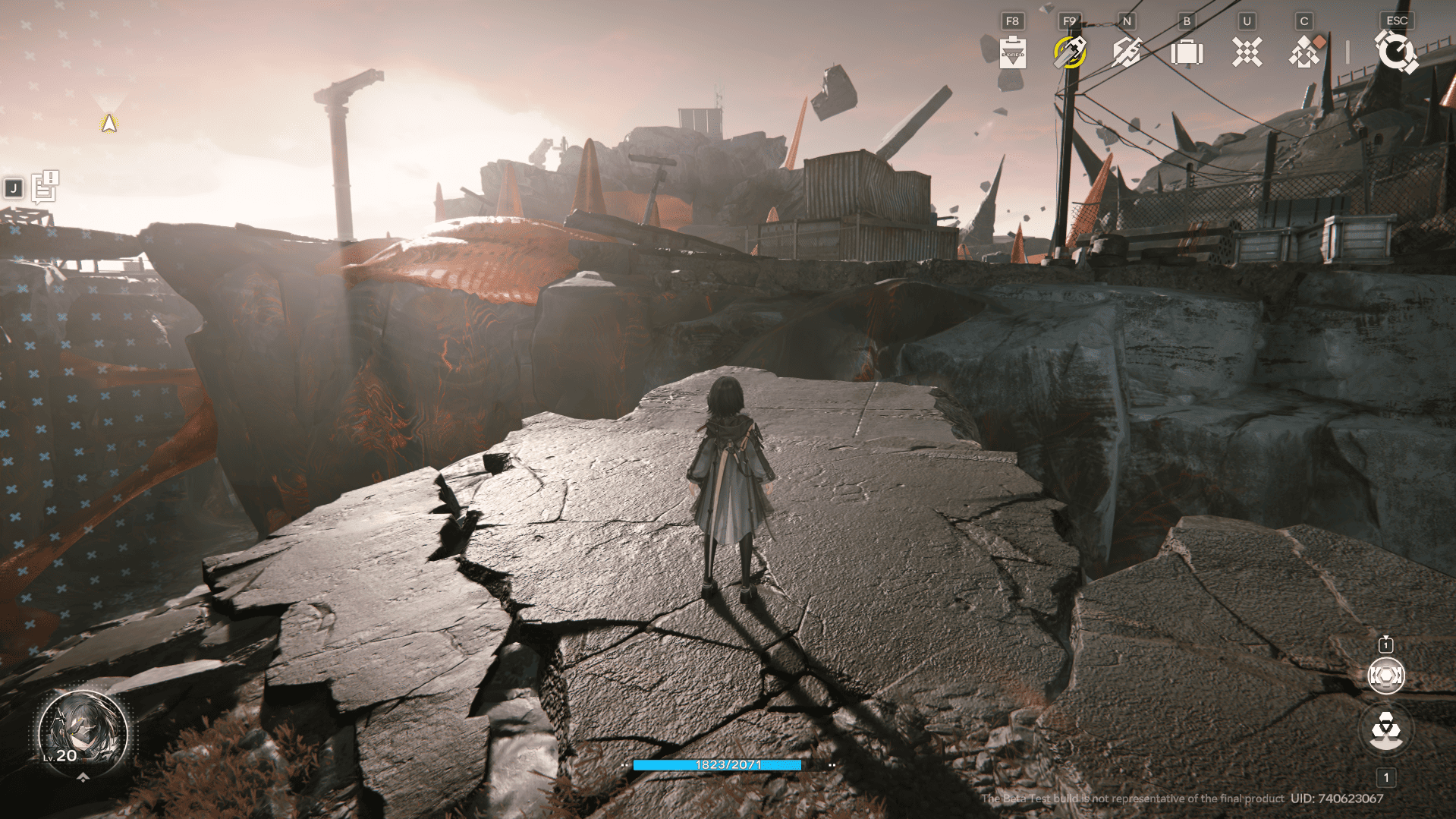The image size is (1456, 819).
Task: Activate the hexagon gadget in the circle
Action: pyautogui.click(x=1385, y=676)
